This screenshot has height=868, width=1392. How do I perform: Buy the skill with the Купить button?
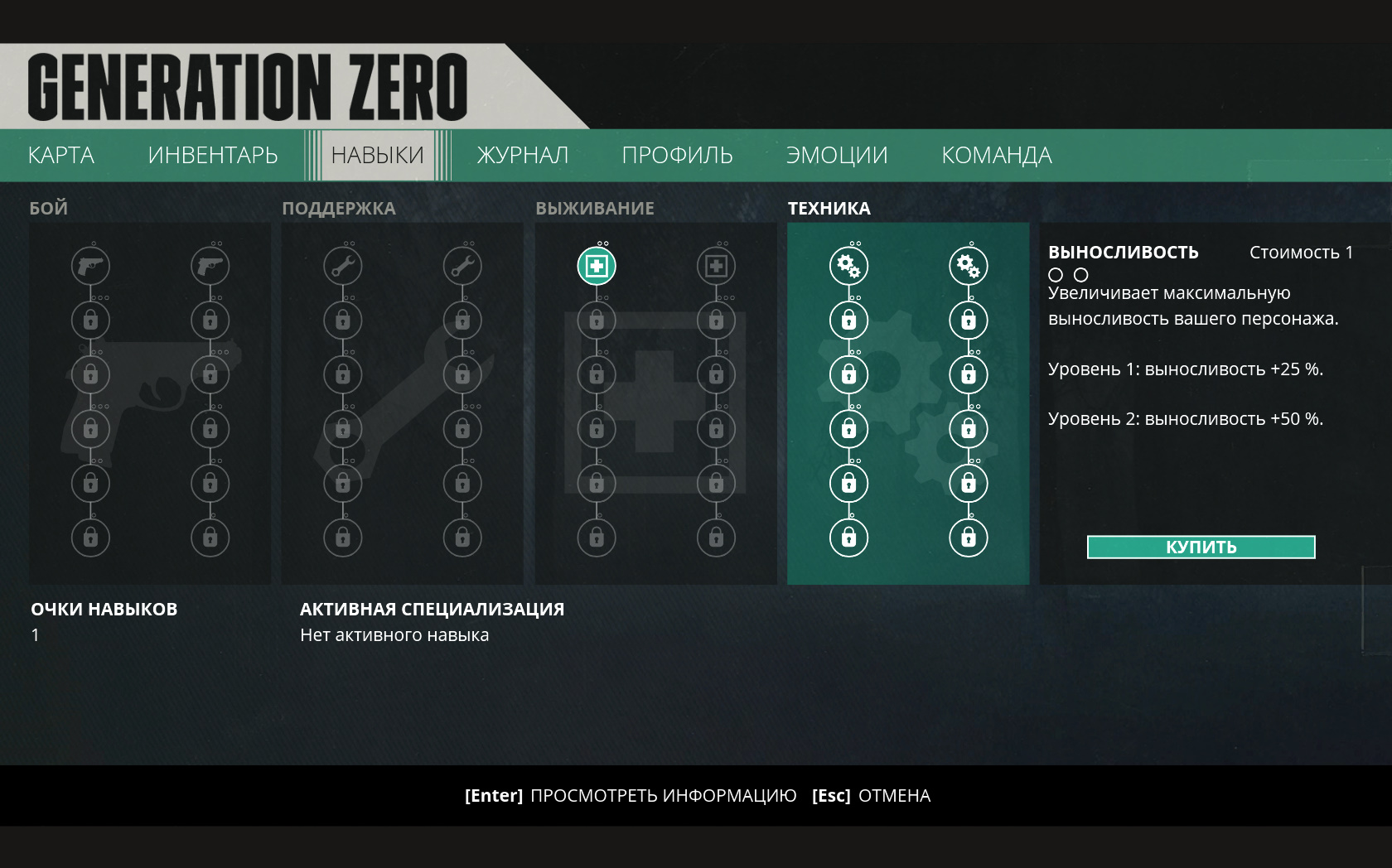pyautogui.click(x=1201, y=547)
